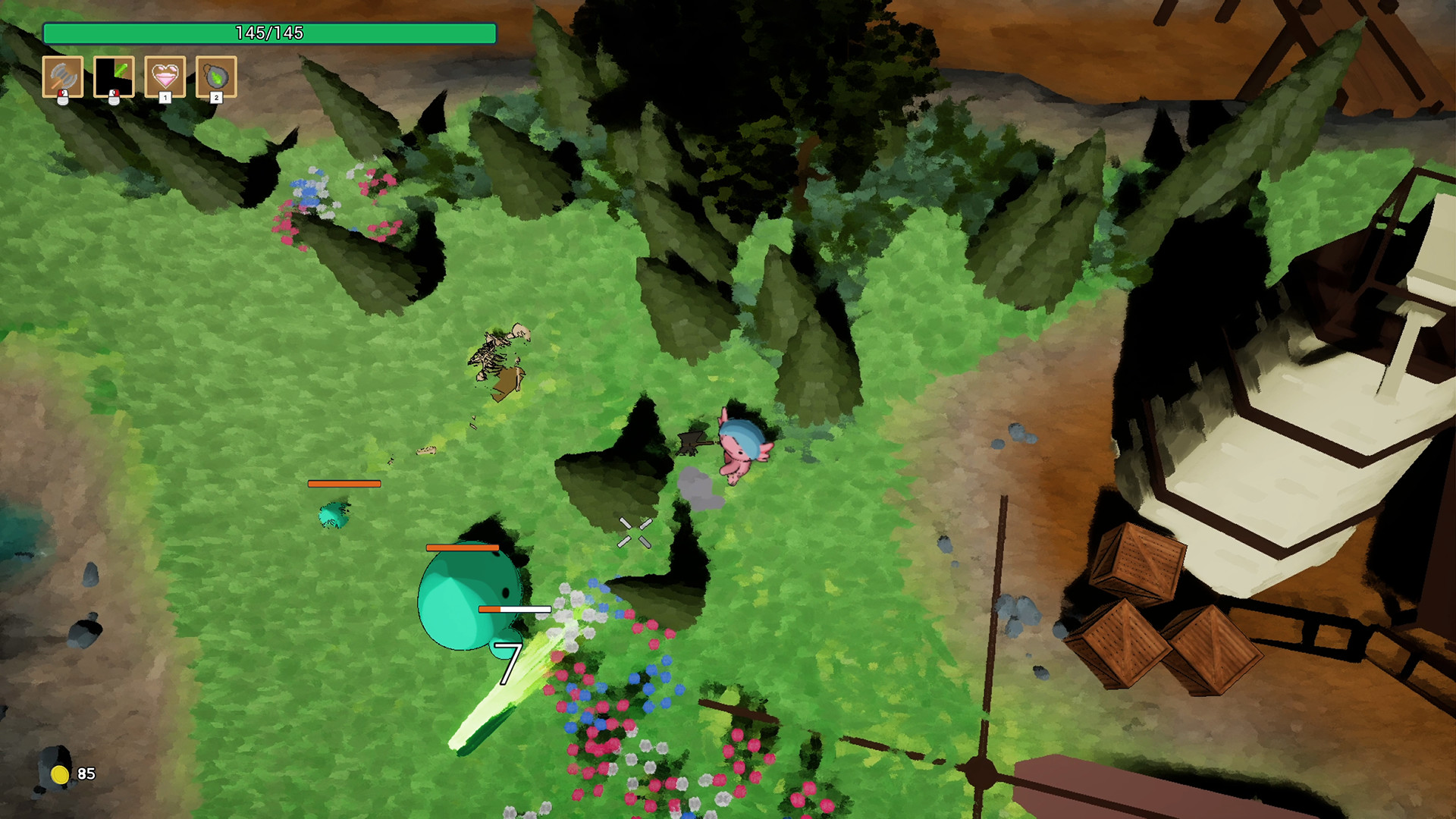Click the number 2 badge on the pouch slot
The height and width of the screenshot is (819, 1456).
[x=218, y=97]
